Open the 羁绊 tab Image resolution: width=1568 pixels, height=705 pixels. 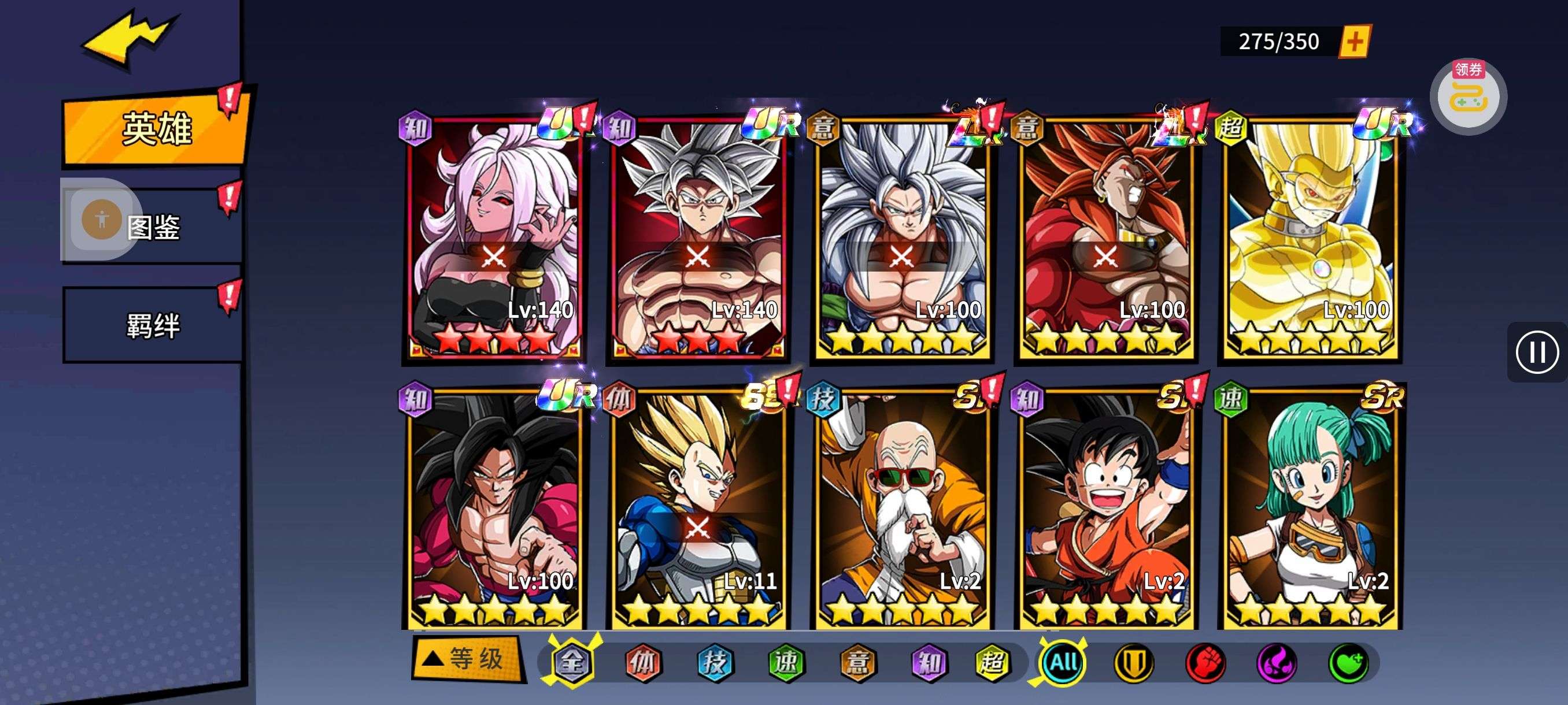click(x=153, y=325)
